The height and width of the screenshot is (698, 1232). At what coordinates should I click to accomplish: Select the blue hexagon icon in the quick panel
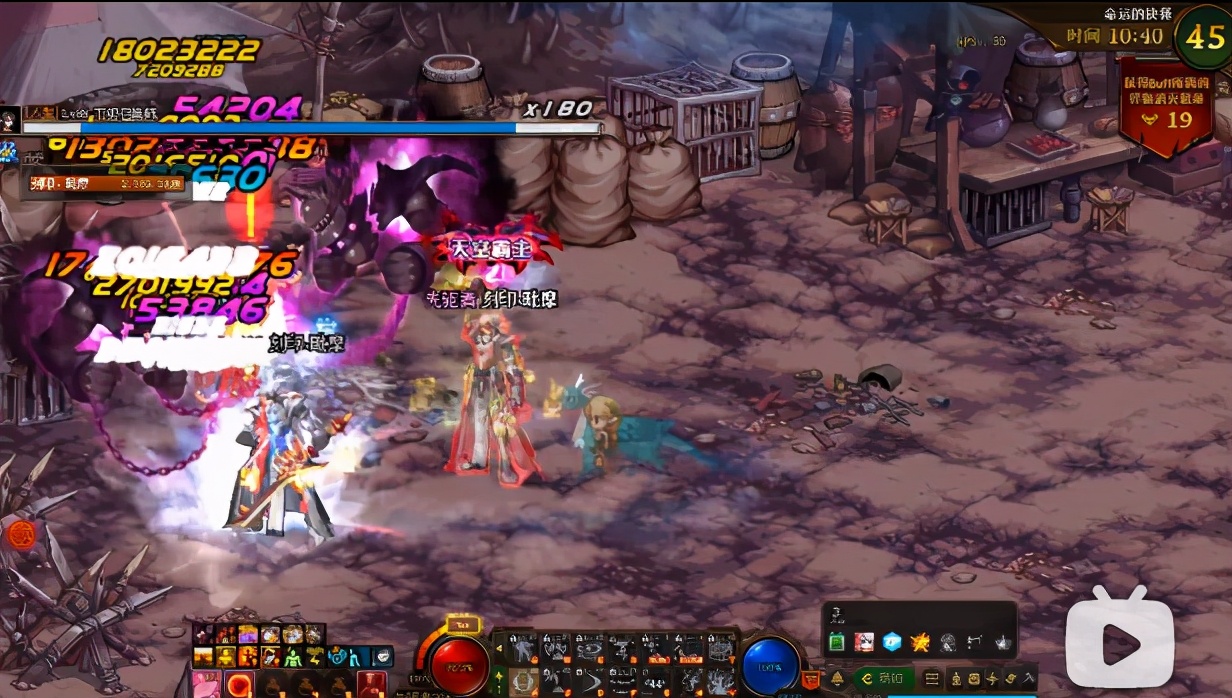[x=892, y=642]
